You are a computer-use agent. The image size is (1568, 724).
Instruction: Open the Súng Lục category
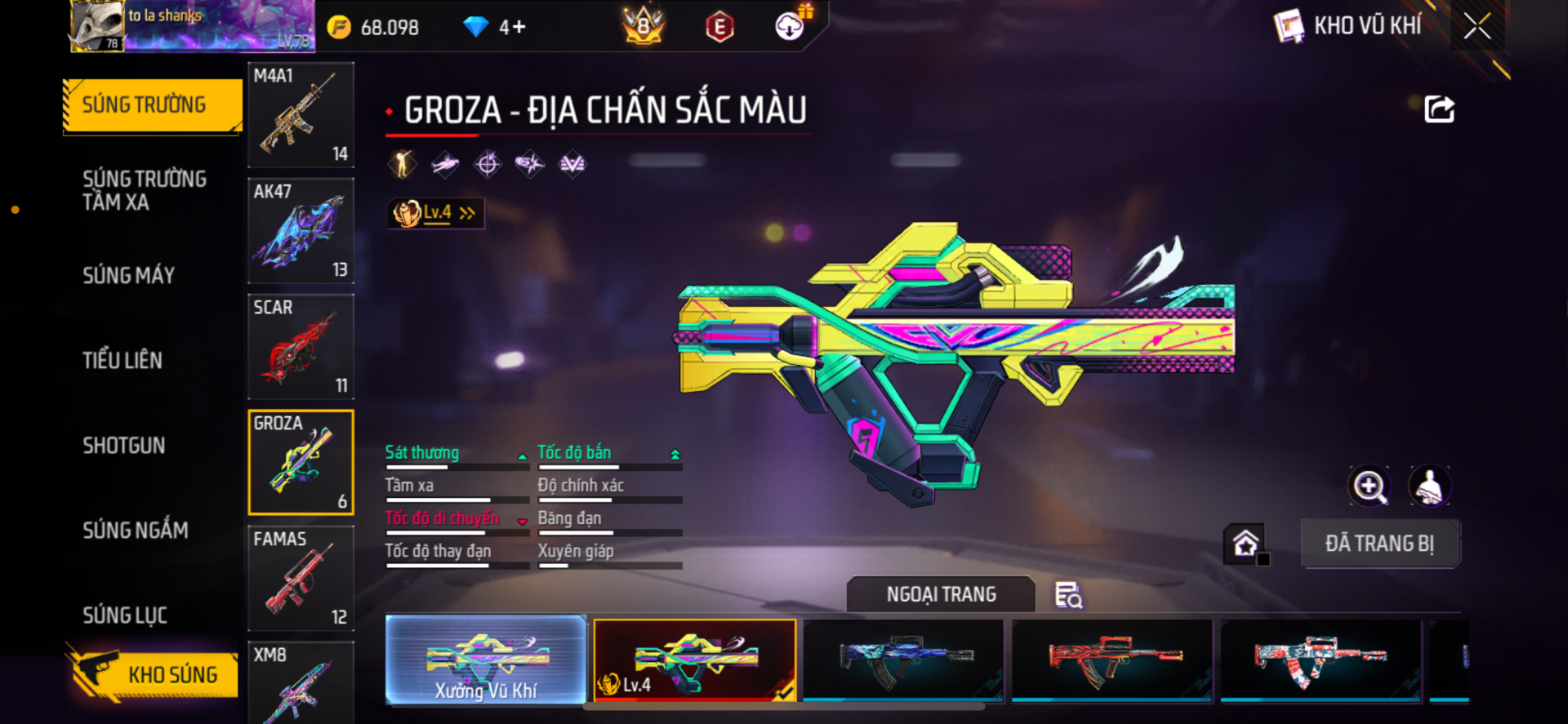[125, 615]
